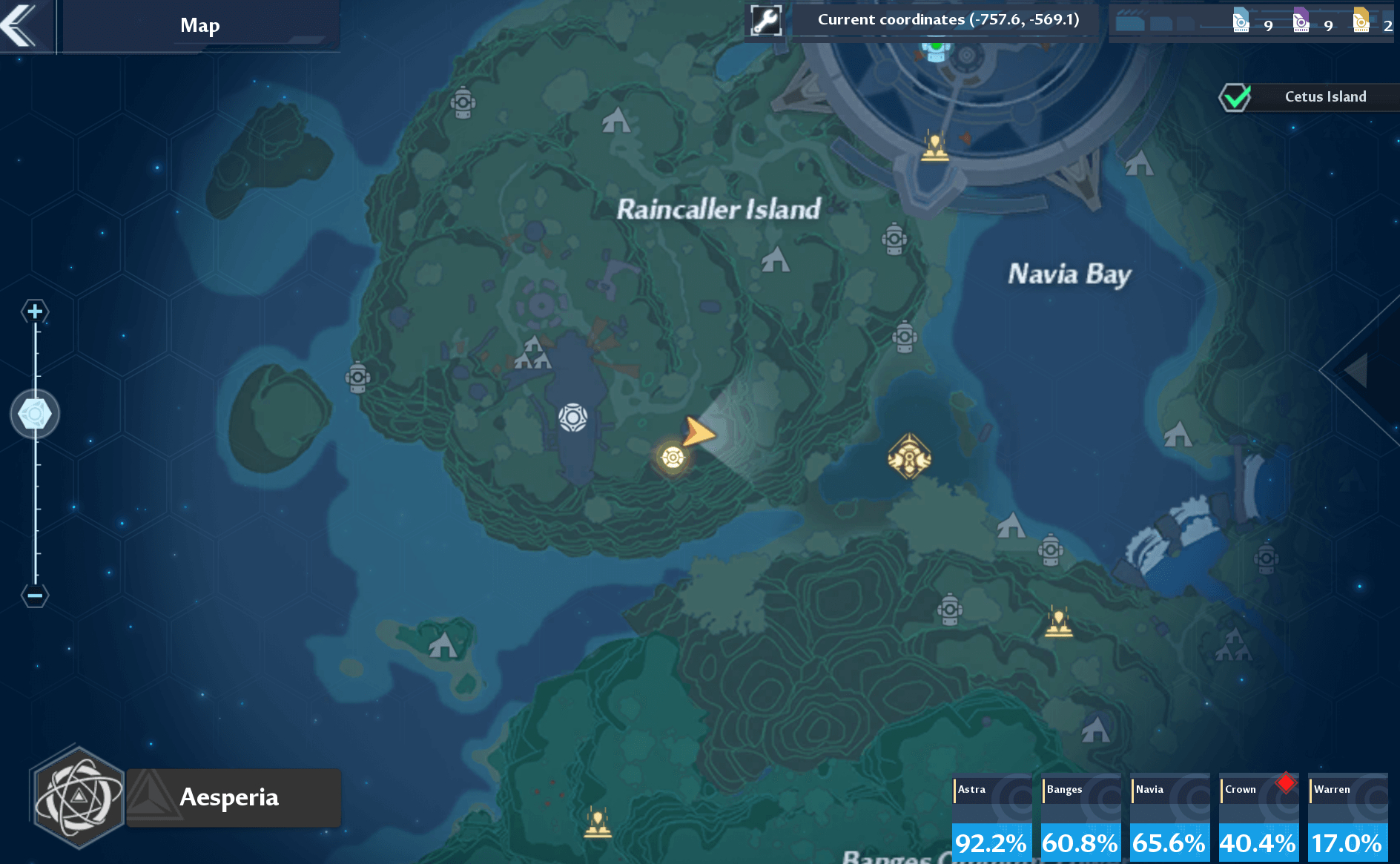Screen dimensions: 1400x864
Task: Zoom out with the minus button
Action: pyautogui.click(x=35, y=595)
